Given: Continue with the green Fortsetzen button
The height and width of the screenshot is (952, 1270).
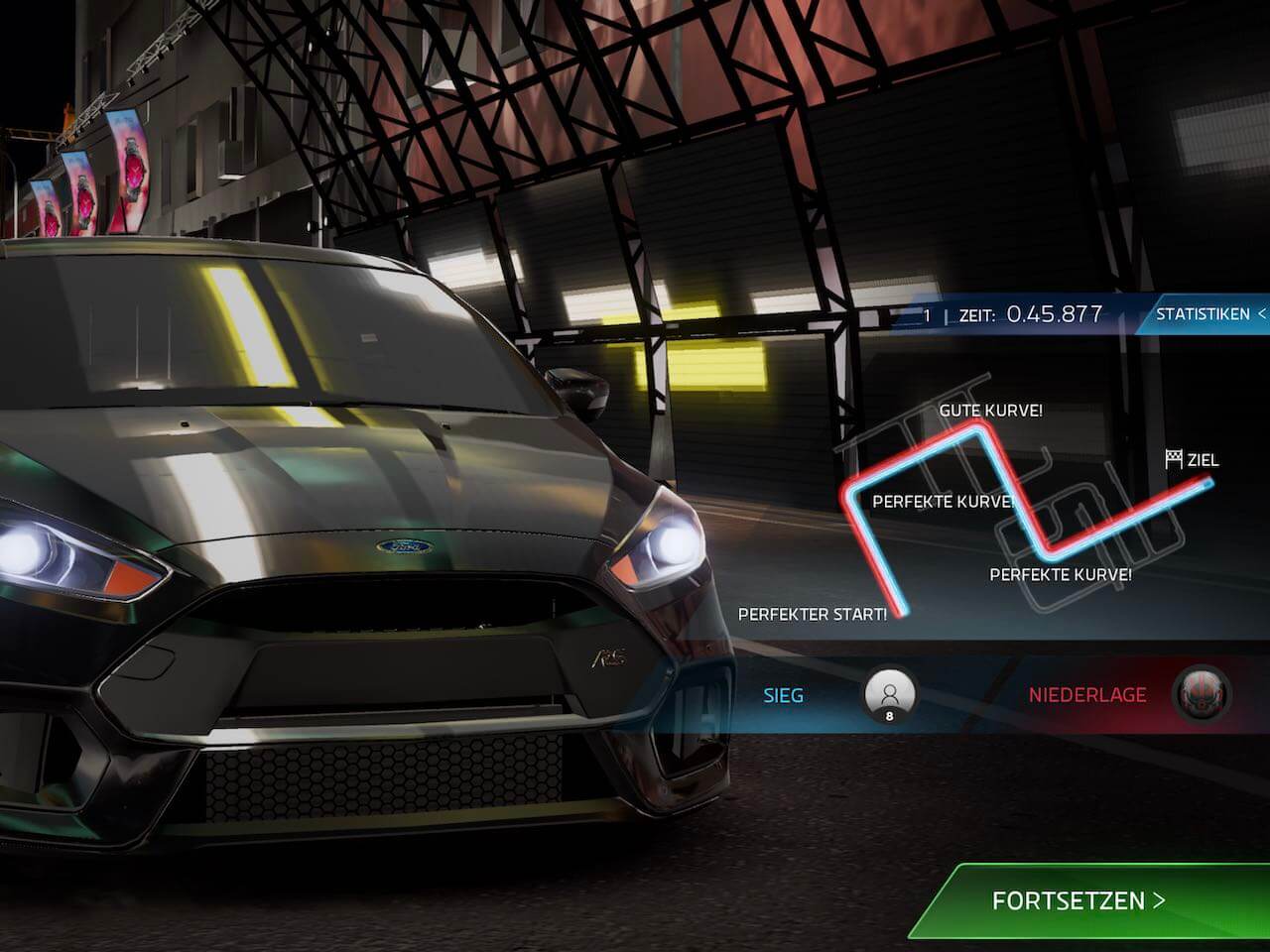Looking at the screenshot, I should coord(1079,900).
